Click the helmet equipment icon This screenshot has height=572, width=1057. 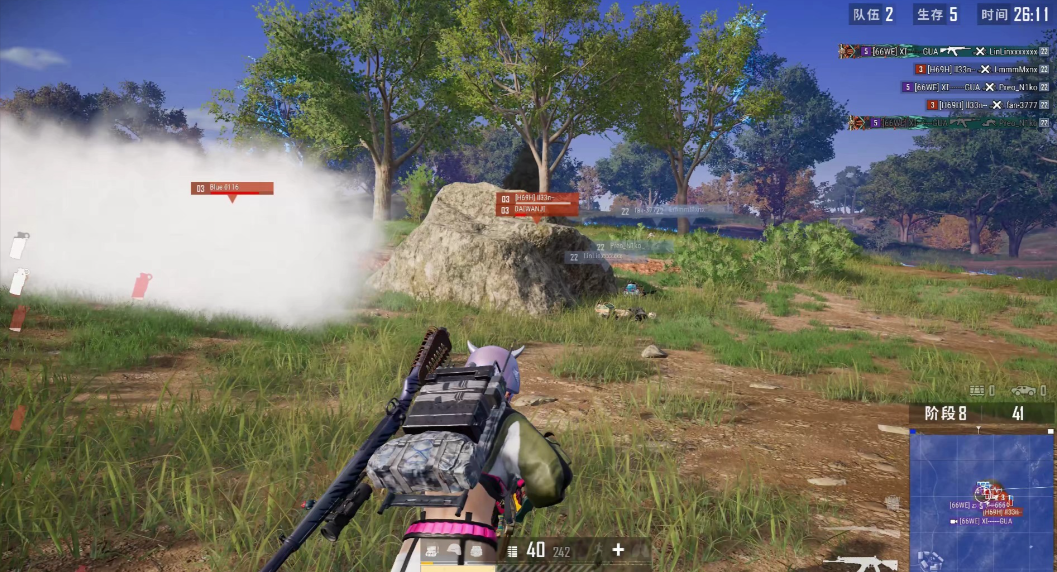(455, 551)
